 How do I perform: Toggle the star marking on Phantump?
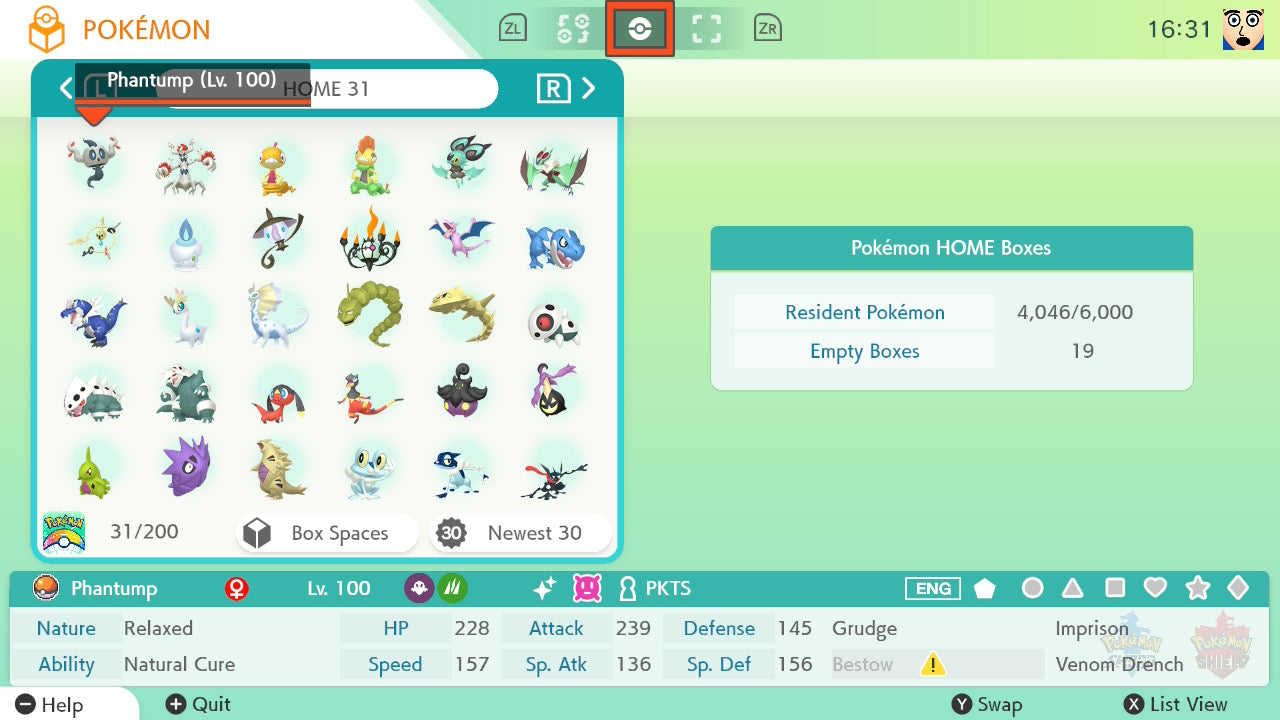(1197, 589)
